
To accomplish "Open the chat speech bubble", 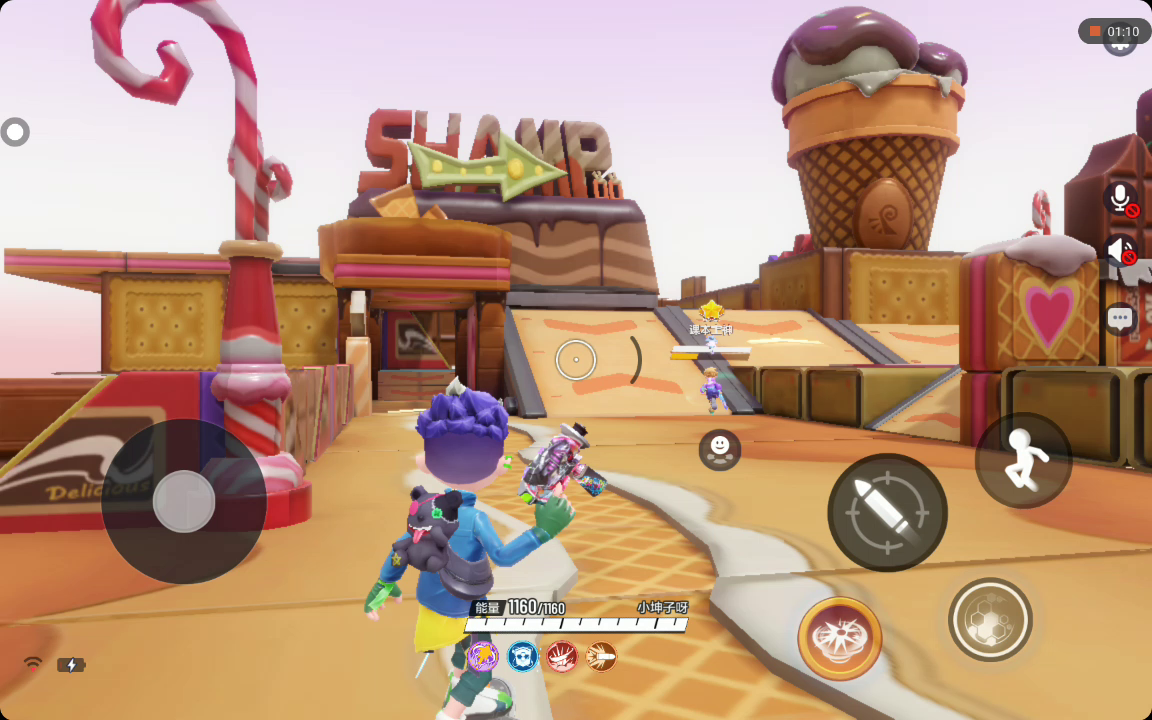I will click(1120, 319).
